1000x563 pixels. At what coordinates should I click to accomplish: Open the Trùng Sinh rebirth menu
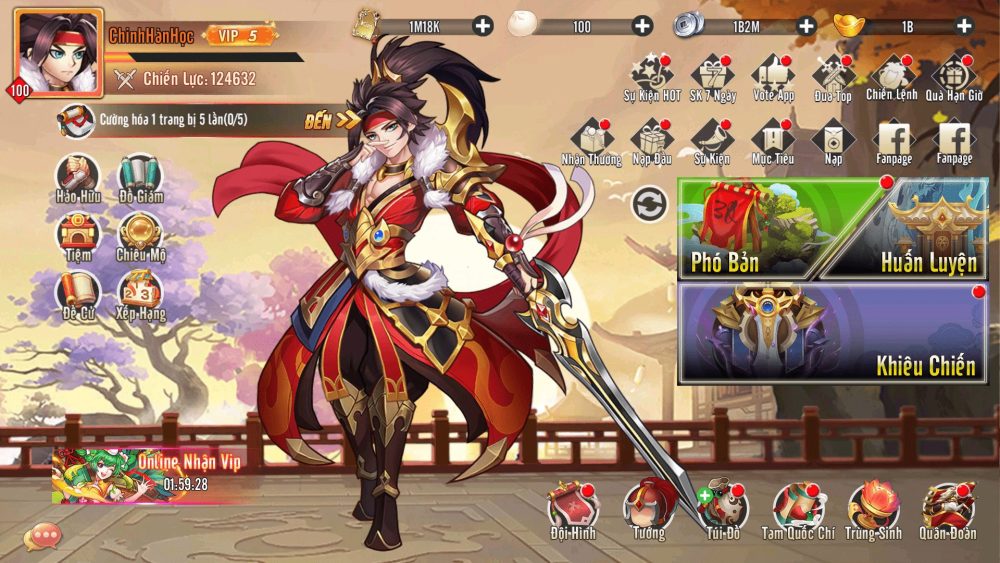tap(873, 510)
